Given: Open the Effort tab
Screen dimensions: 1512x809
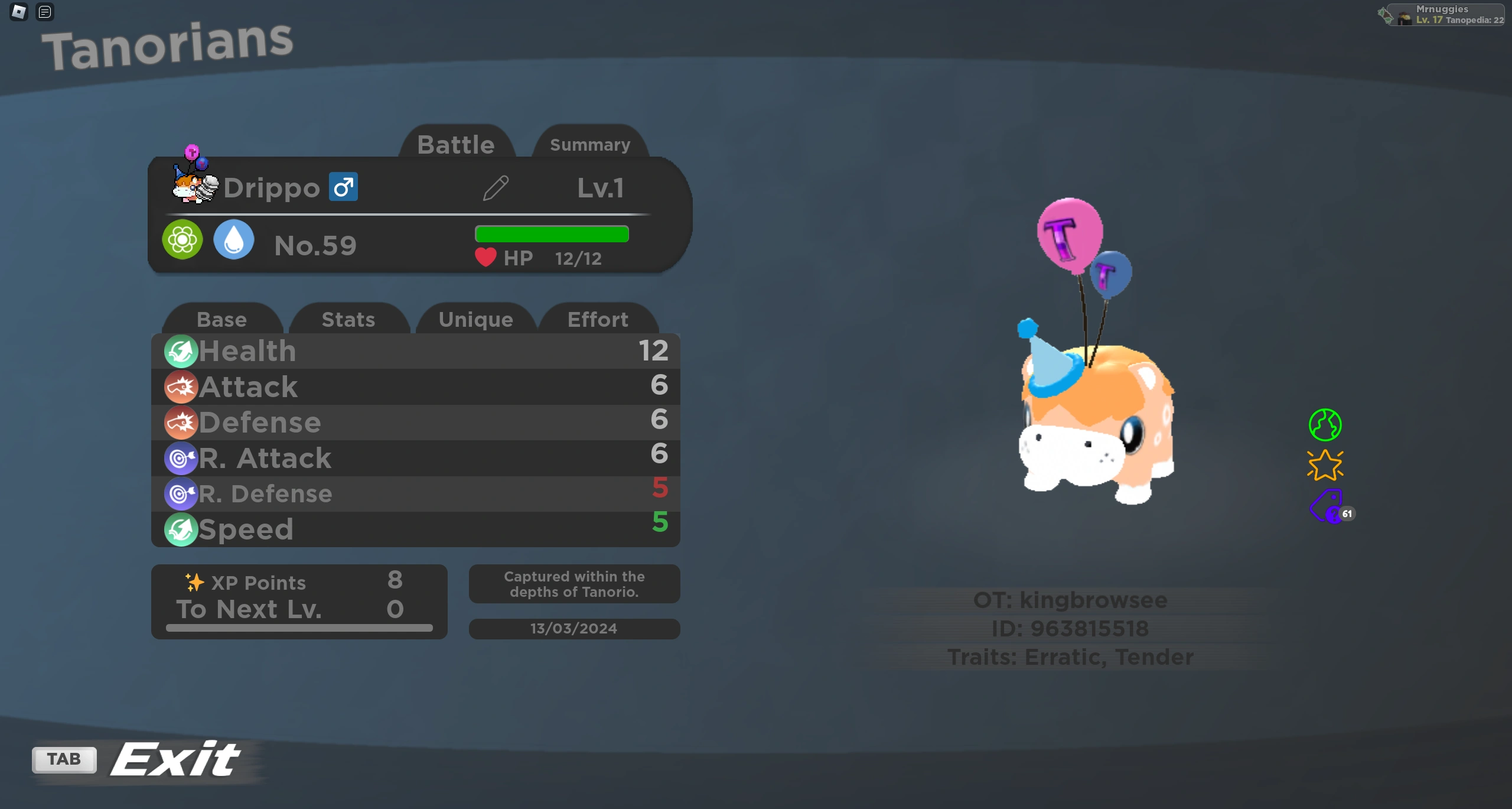Looking at the screenshot, I should tap(598, 319).
